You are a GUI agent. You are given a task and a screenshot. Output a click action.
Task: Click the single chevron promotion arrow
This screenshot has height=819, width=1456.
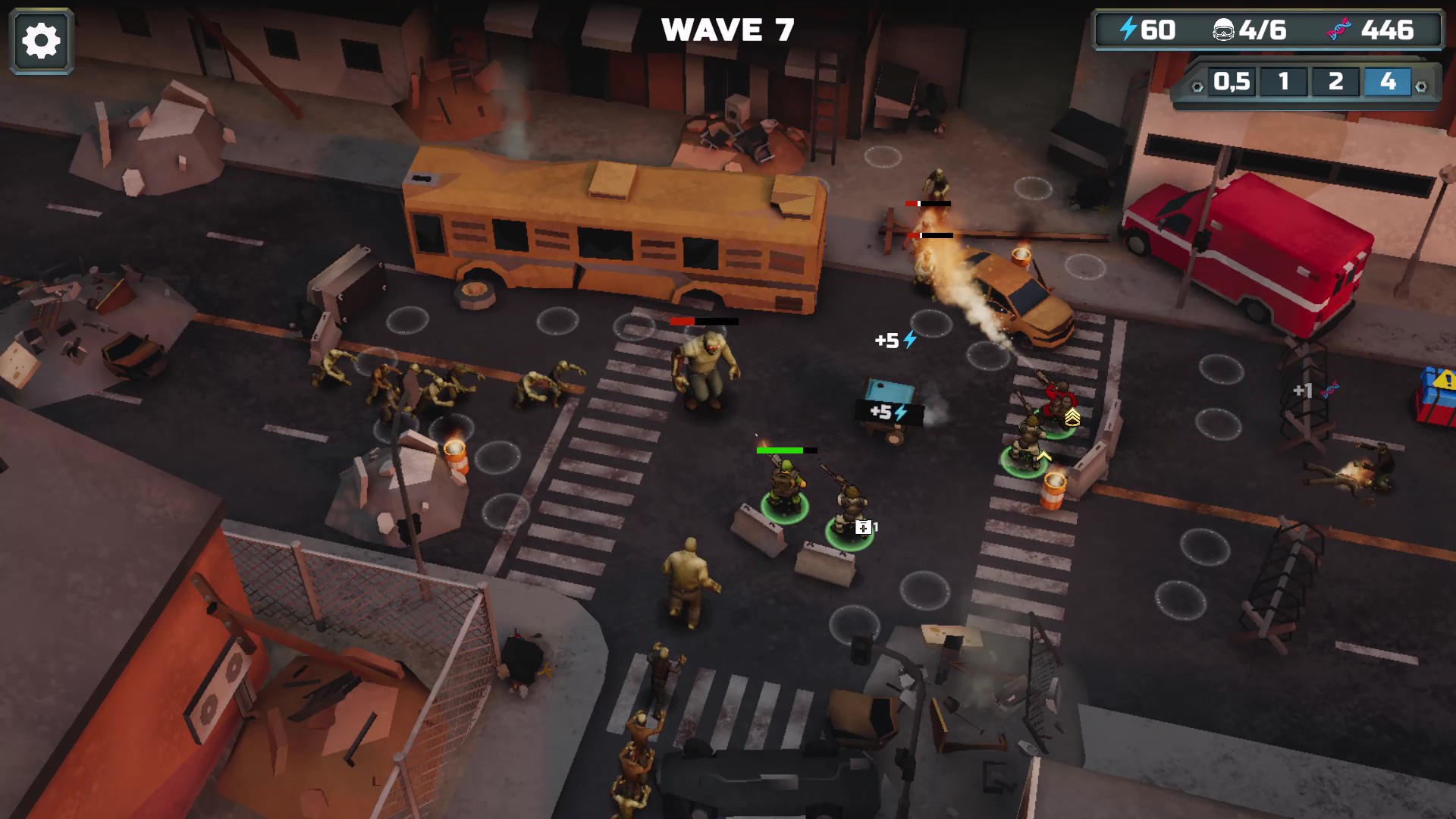click(x=1043, y=456)
